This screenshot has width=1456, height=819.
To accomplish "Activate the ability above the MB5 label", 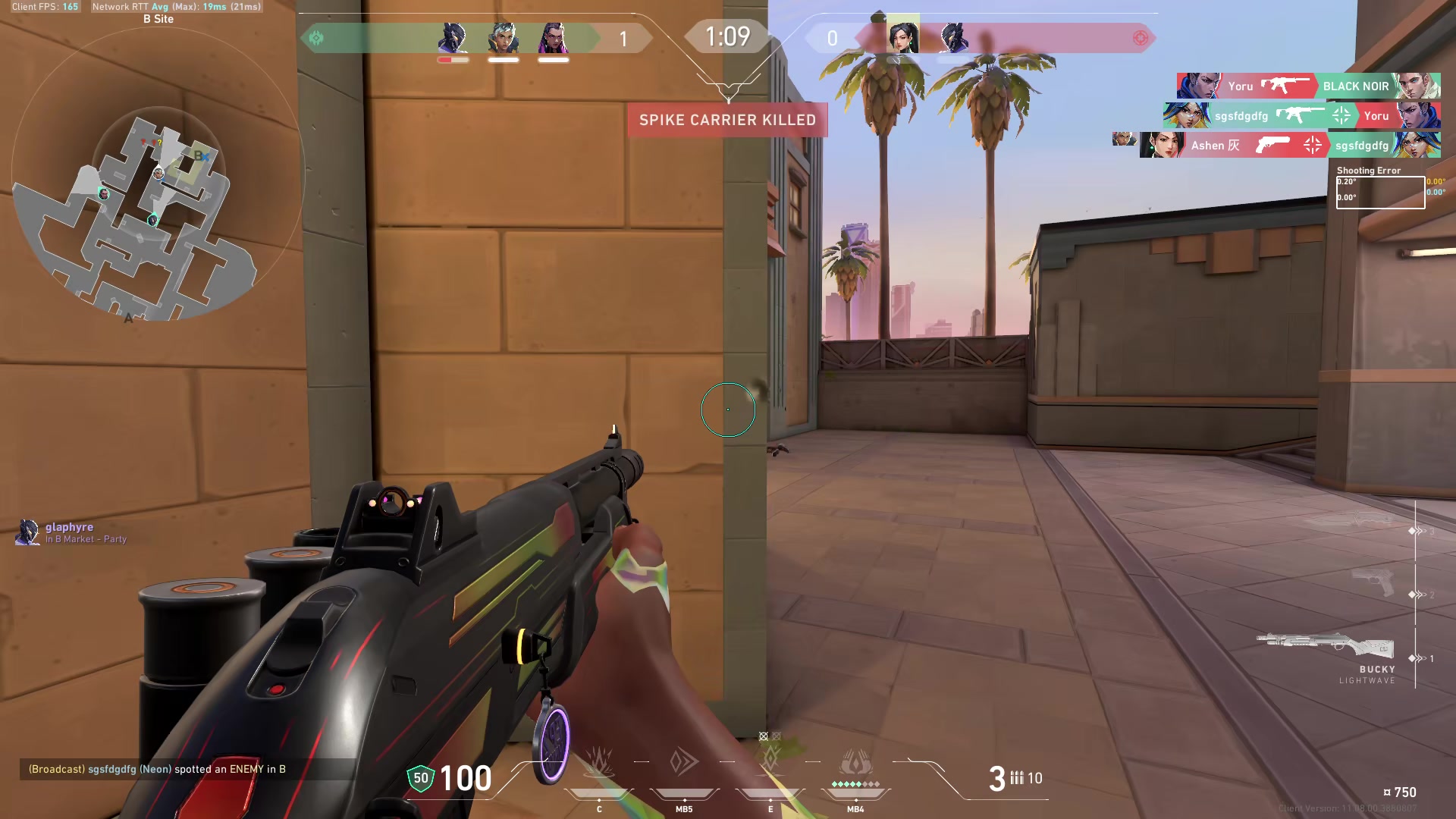I will point(684,762).
